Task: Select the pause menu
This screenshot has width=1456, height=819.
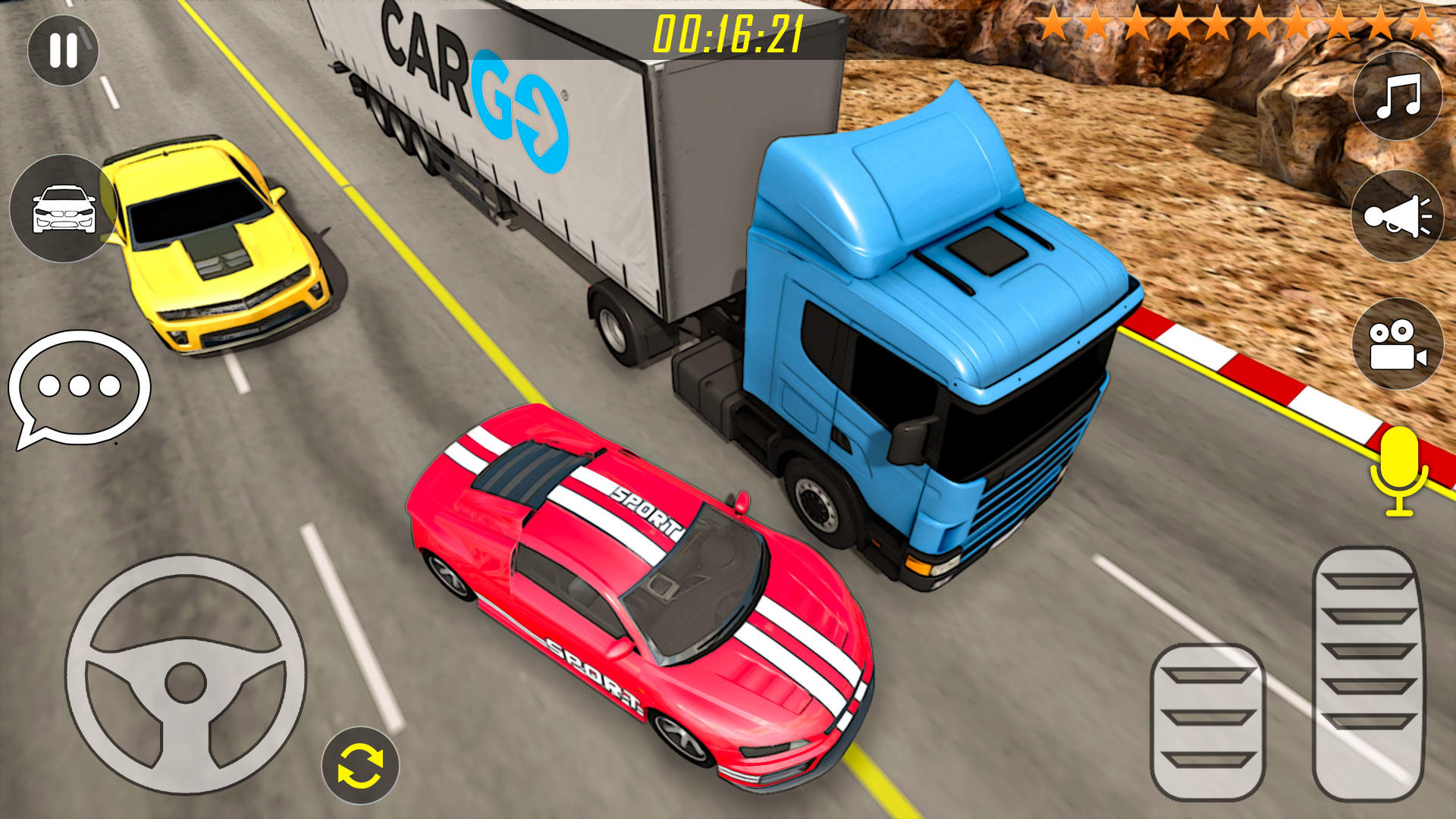Action: pyautogui.click(x=64, y=51)
